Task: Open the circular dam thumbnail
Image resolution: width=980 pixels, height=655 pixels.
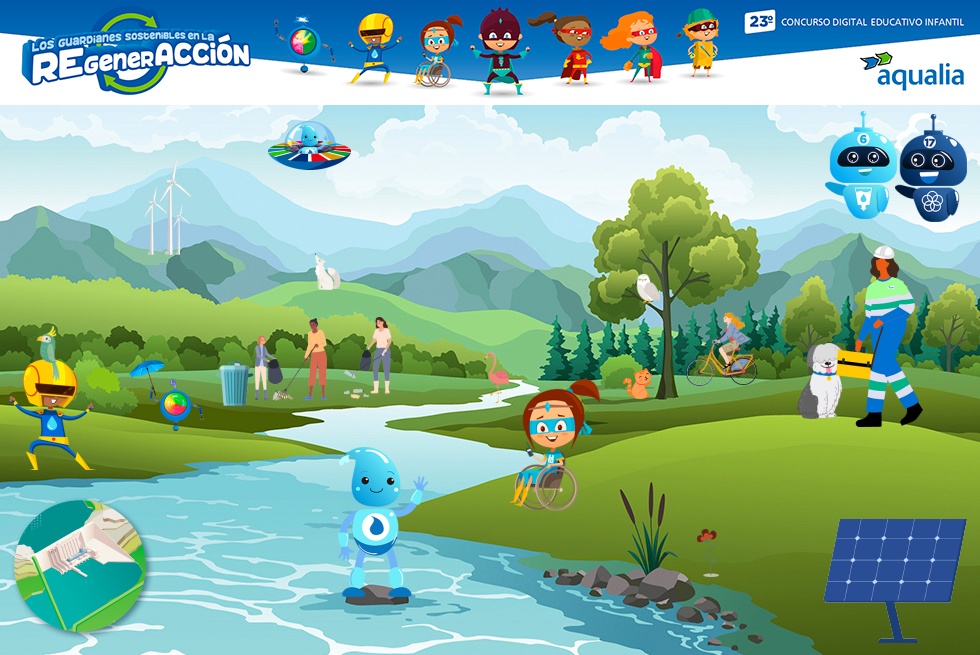Action: (x=80, y=567)
